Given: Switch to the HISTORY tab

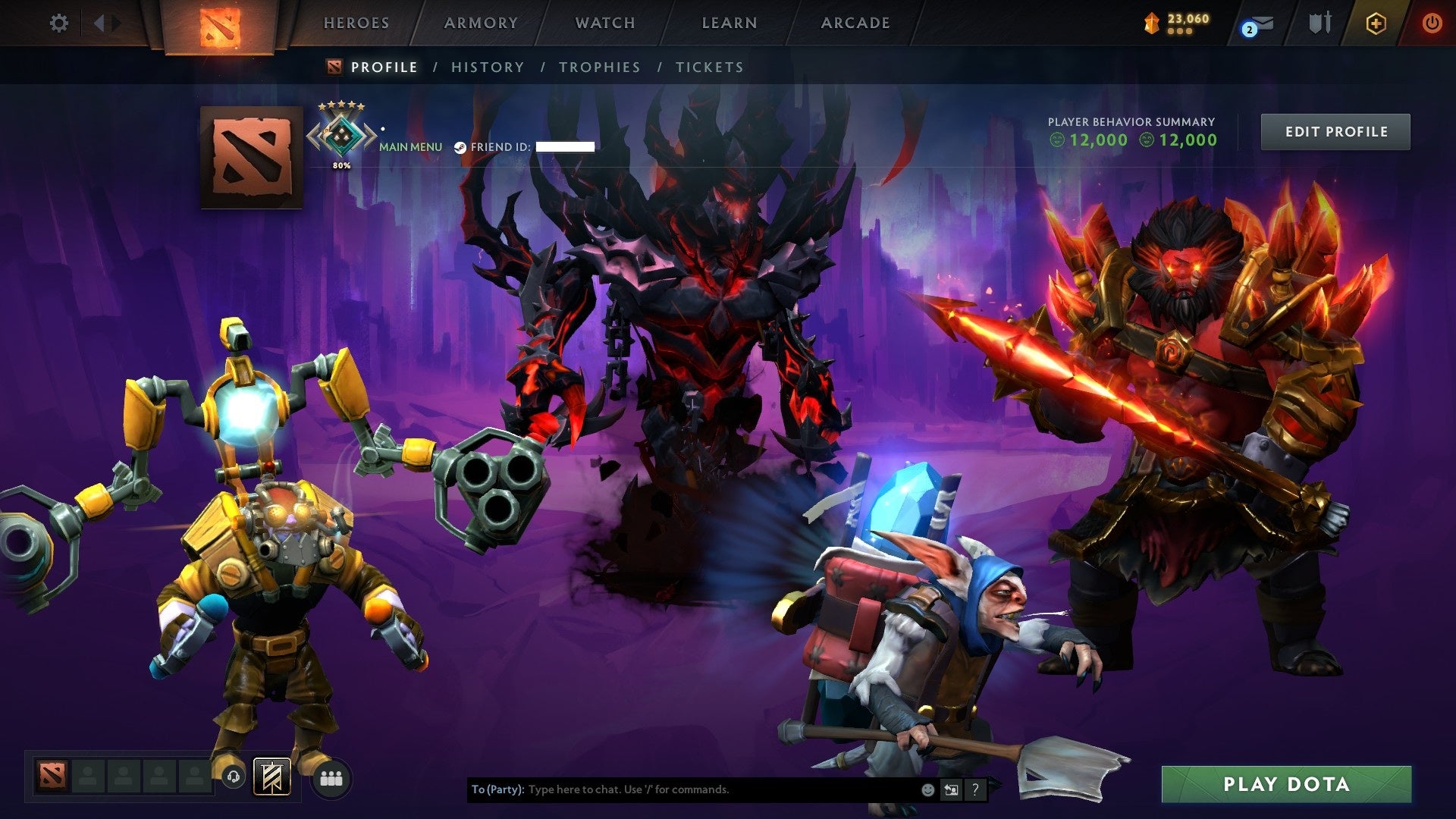Looking at the screenshot, I should [487, 67].
